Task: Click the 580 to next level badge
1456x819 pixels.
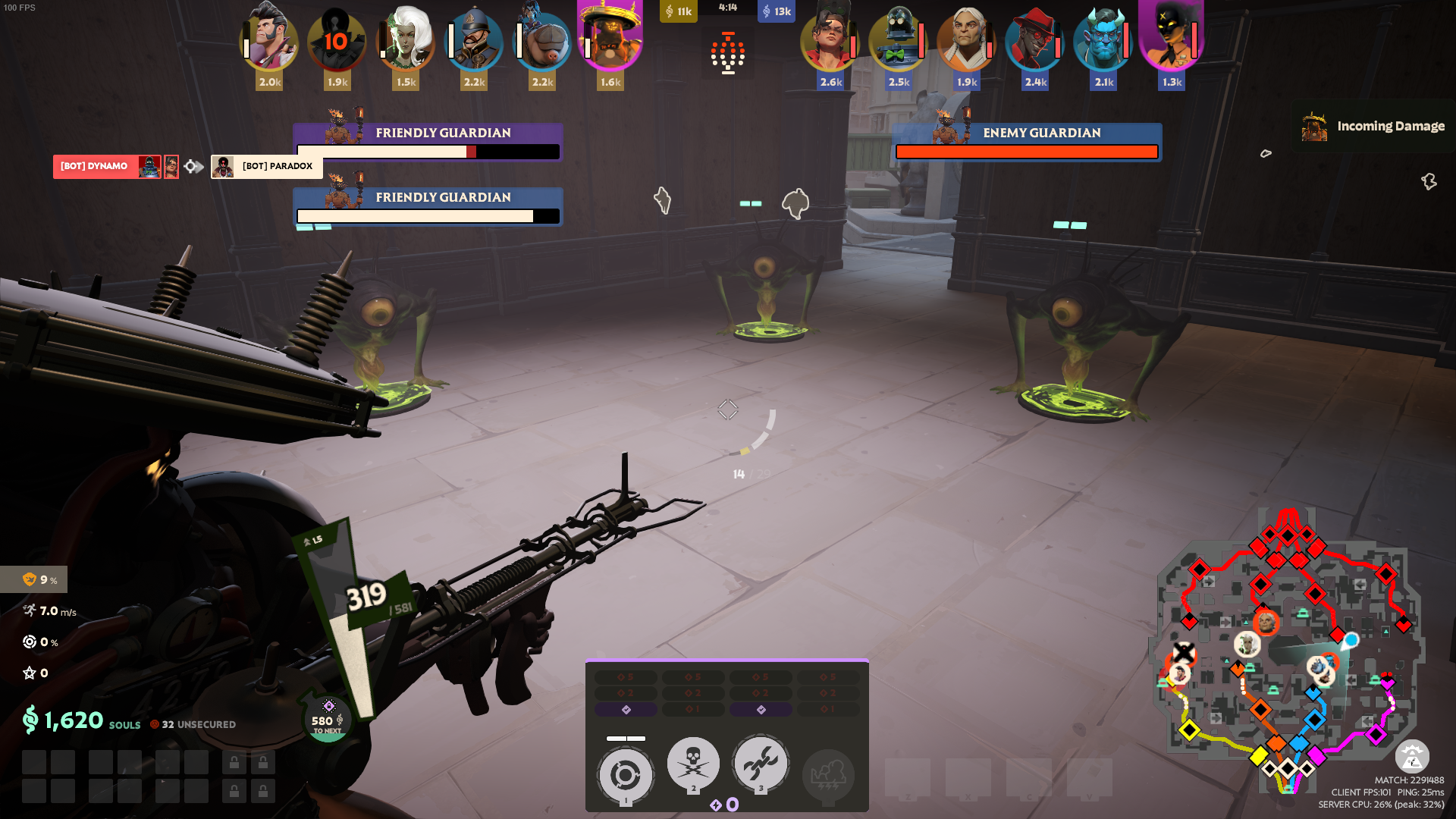Action: (328, 720)
